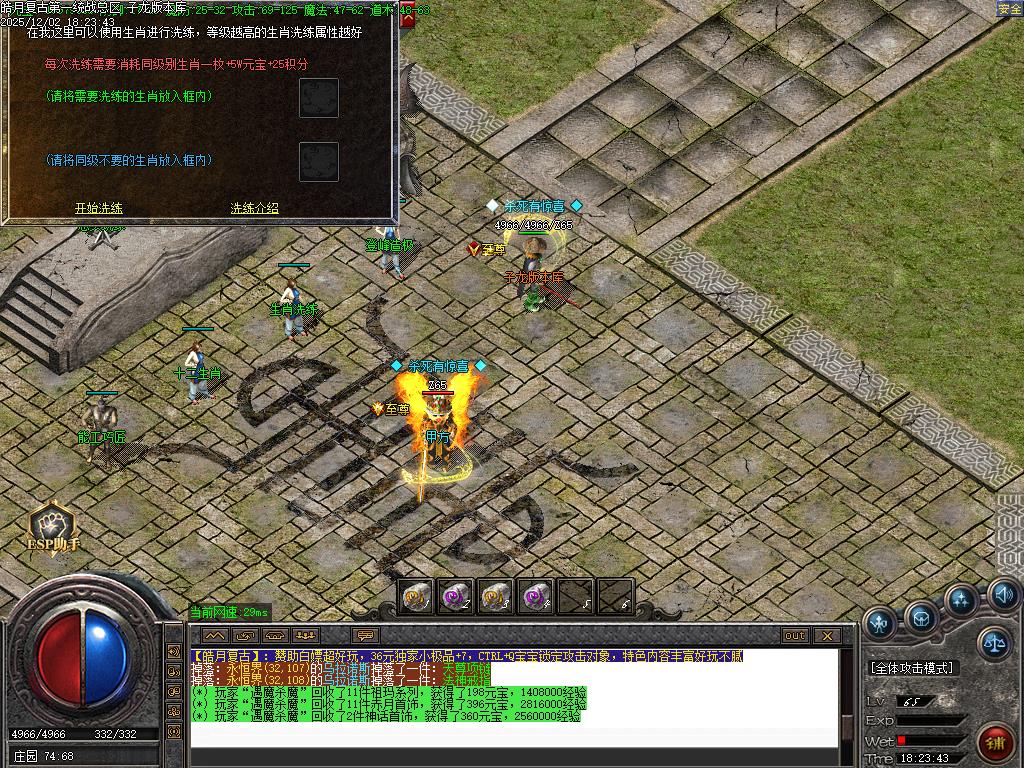
Task: Use the scroll in hotbar slot 1
Action: [x=417, y=597]
